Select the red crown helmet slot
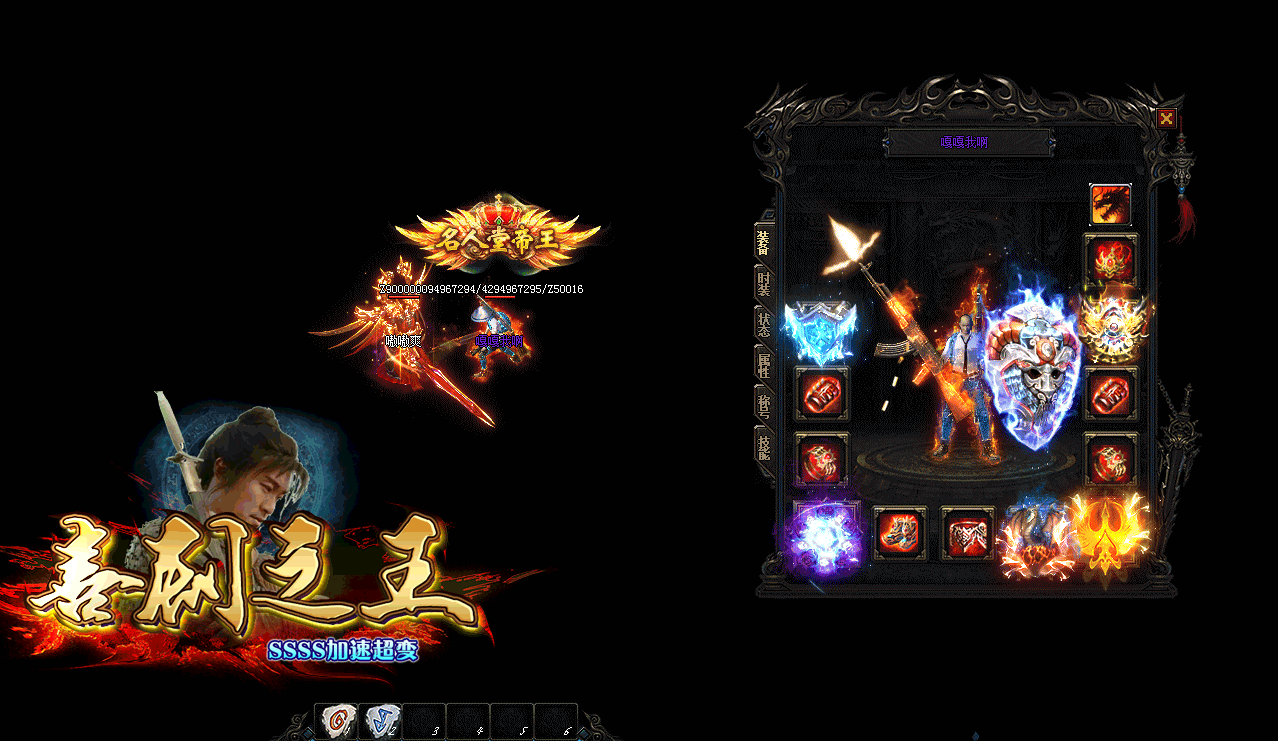Image resolution: width=1278 pixels, height=741 pixels. 1110,260
